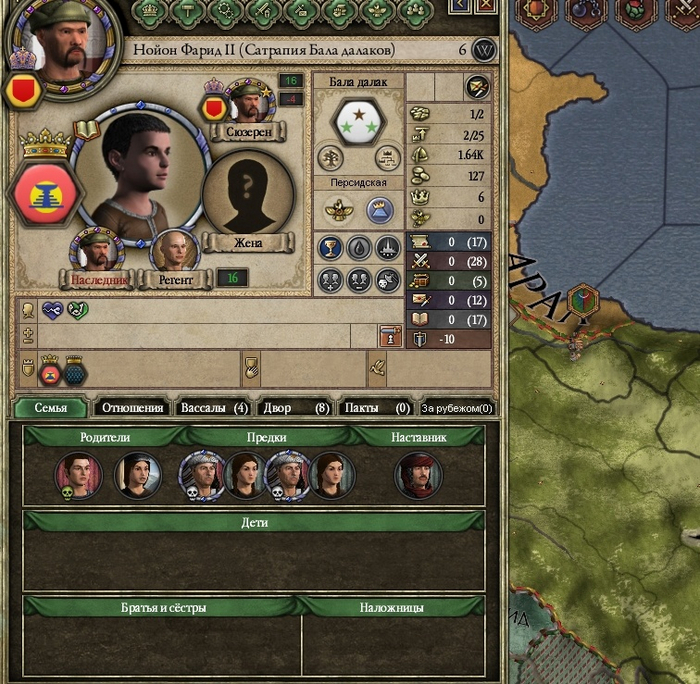Image resolution: width=700 pixels, height=684 pixels.
Task: Click the Сюзерен liege portrait
Action: (242, 104)
